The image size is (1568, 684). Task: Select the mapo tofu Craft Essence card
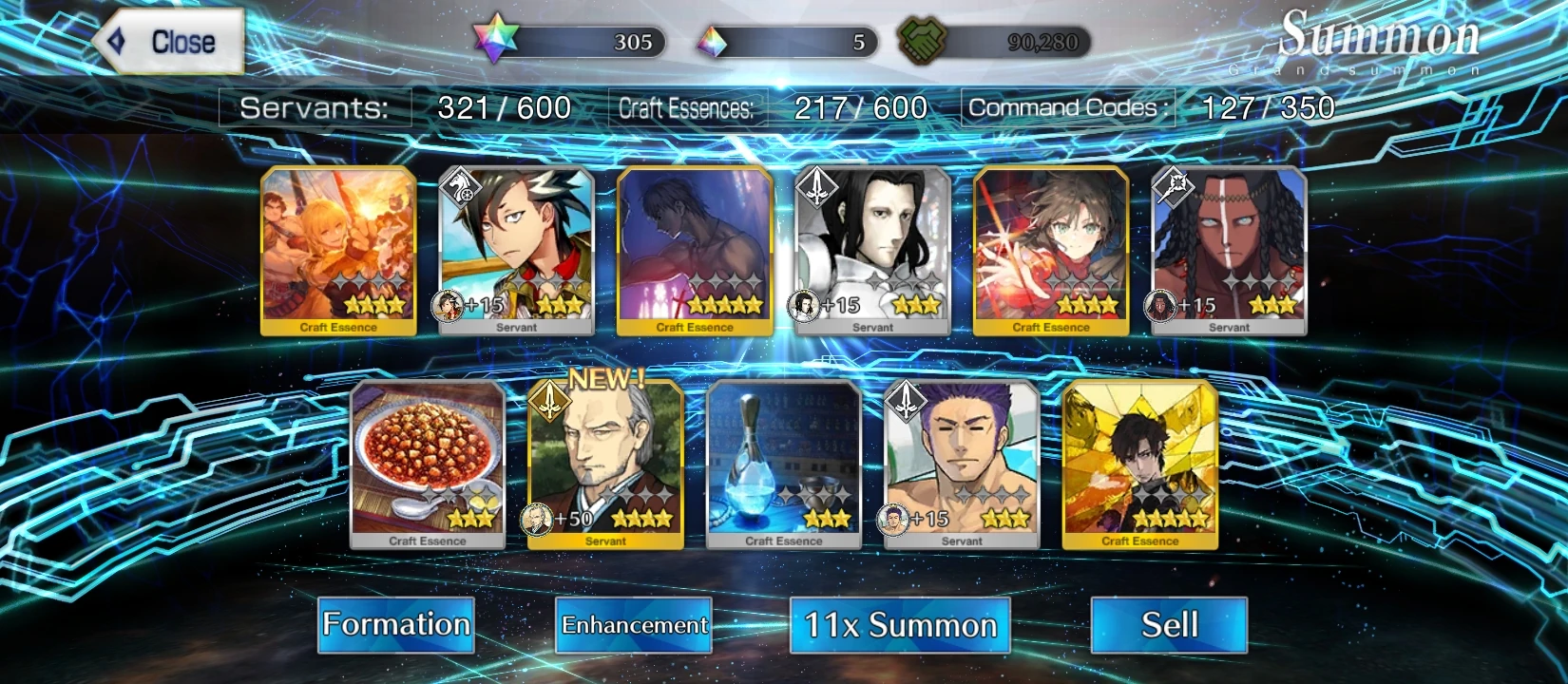[x=426, y=464]
